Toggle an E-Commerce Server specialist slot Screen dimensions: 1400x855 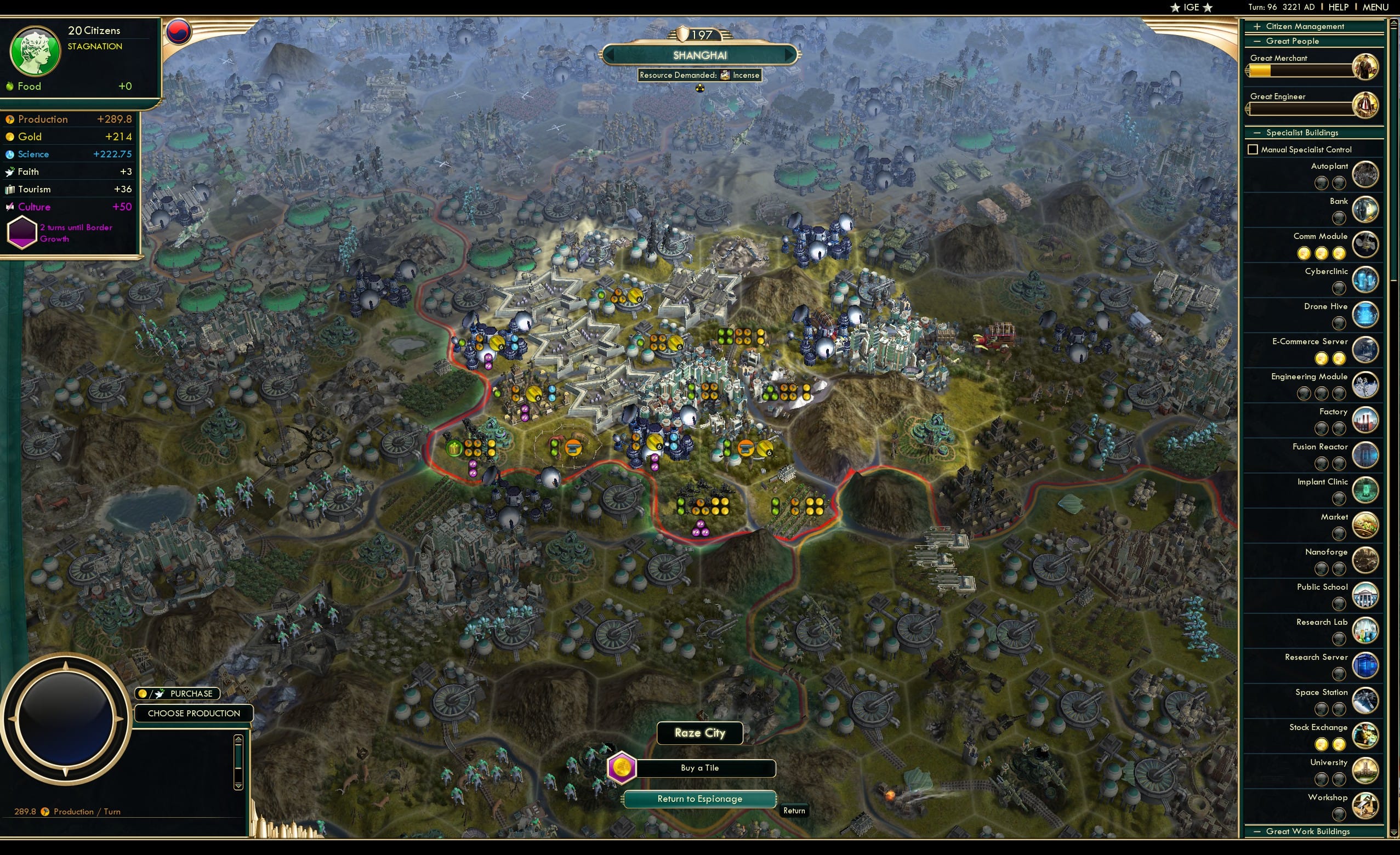(x=1323, y=358)
